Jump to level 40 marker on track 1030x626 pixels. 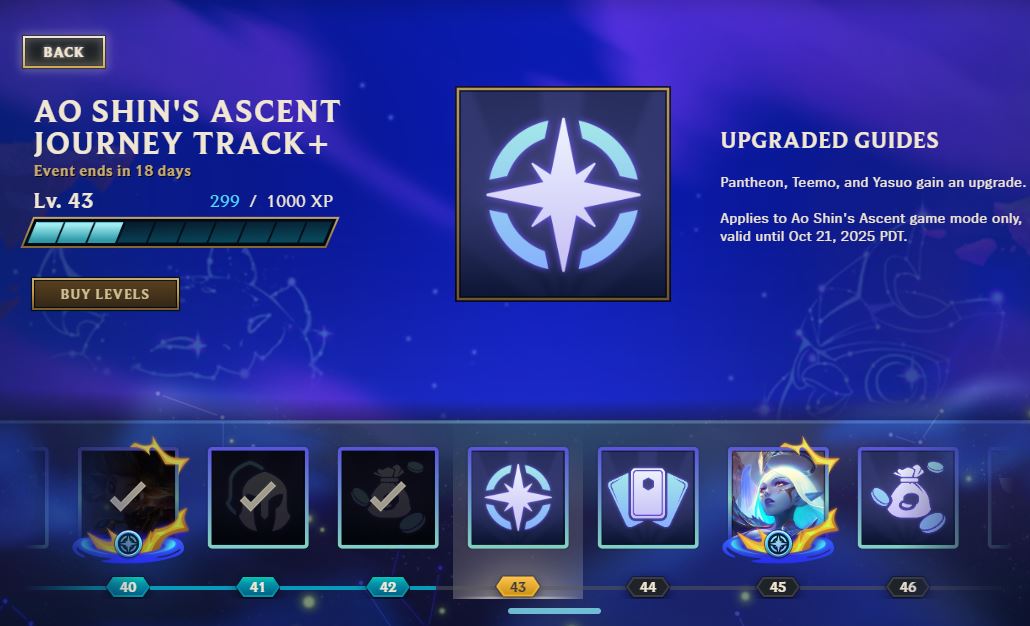click(x=128, y=587)
